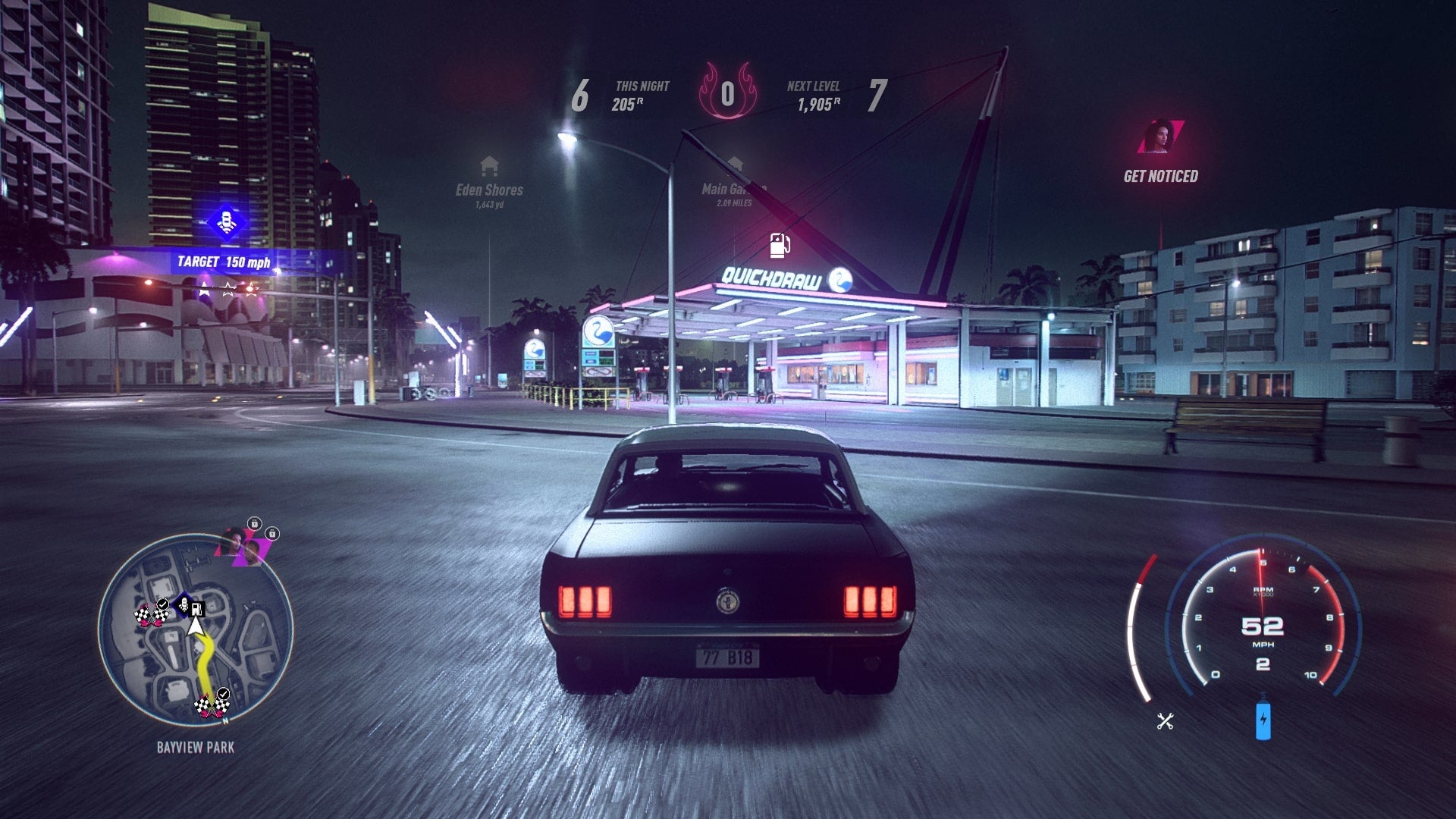
Task: Toggle the checkmark on the lower minimap race event
Action: pos(223,694)
